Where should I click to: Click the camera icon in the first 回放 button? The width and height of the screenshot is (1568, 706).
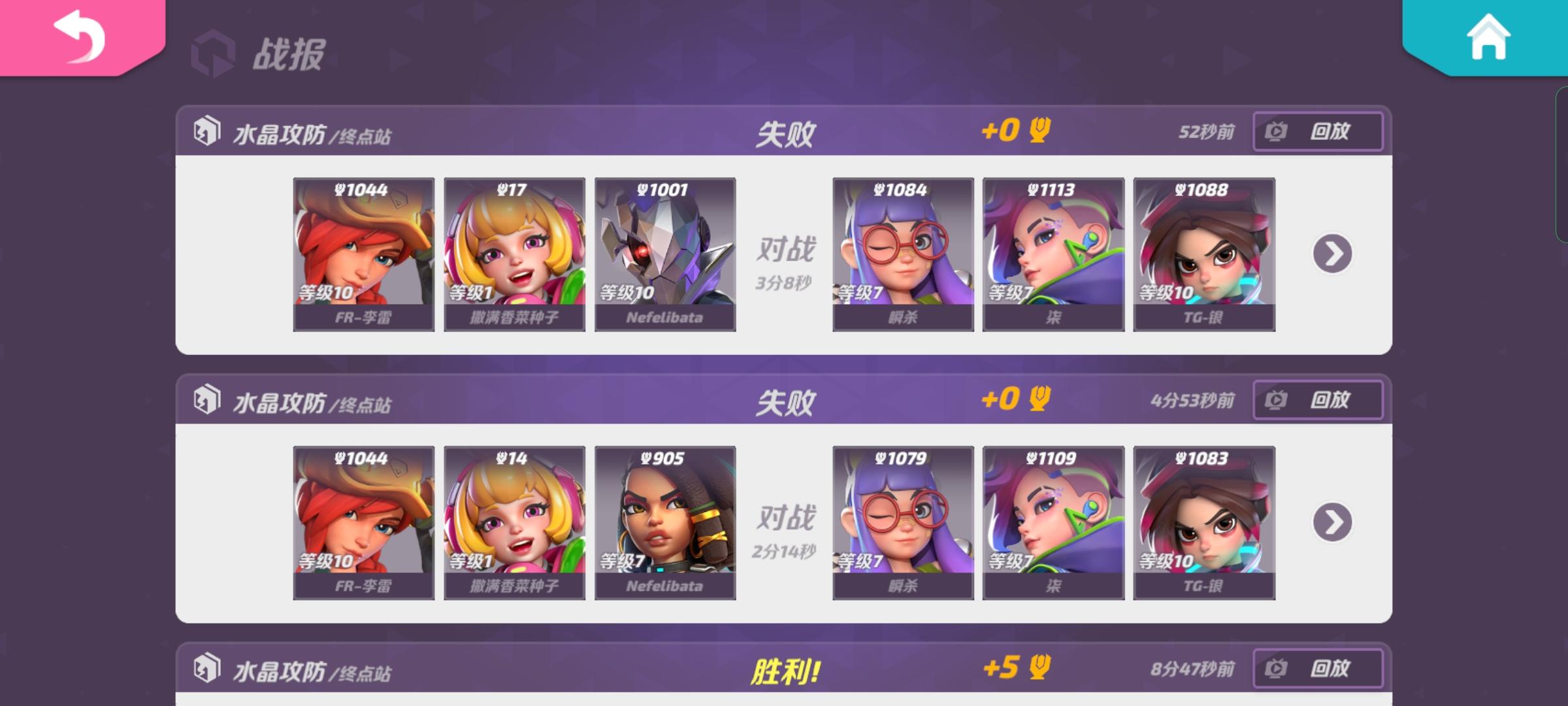click(x=1274, y=131)
